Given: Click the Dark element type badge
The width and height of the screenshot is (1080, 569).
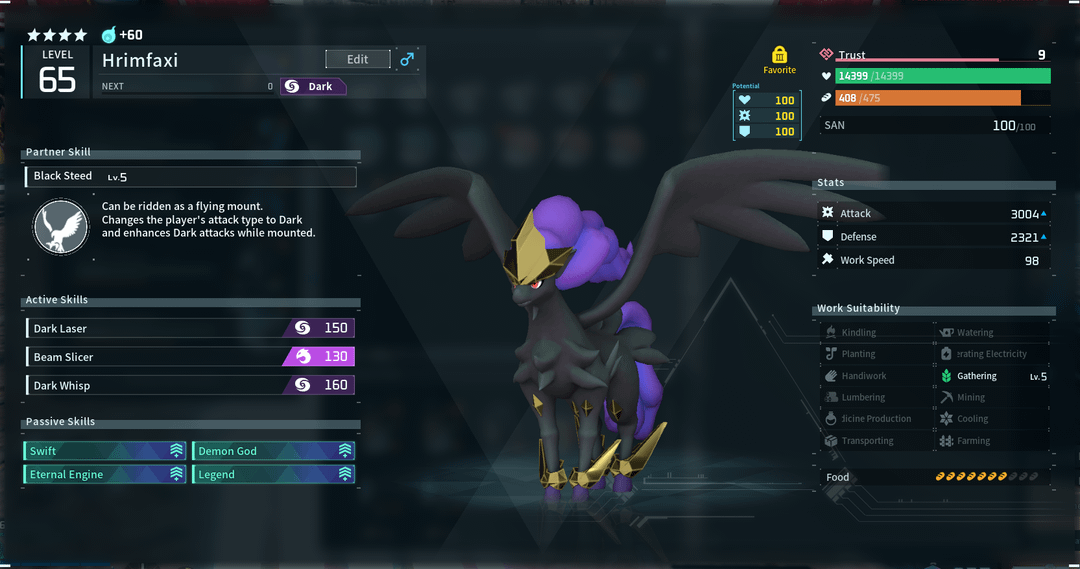Looking at the screenshot, I should click(x=312, y=87).
